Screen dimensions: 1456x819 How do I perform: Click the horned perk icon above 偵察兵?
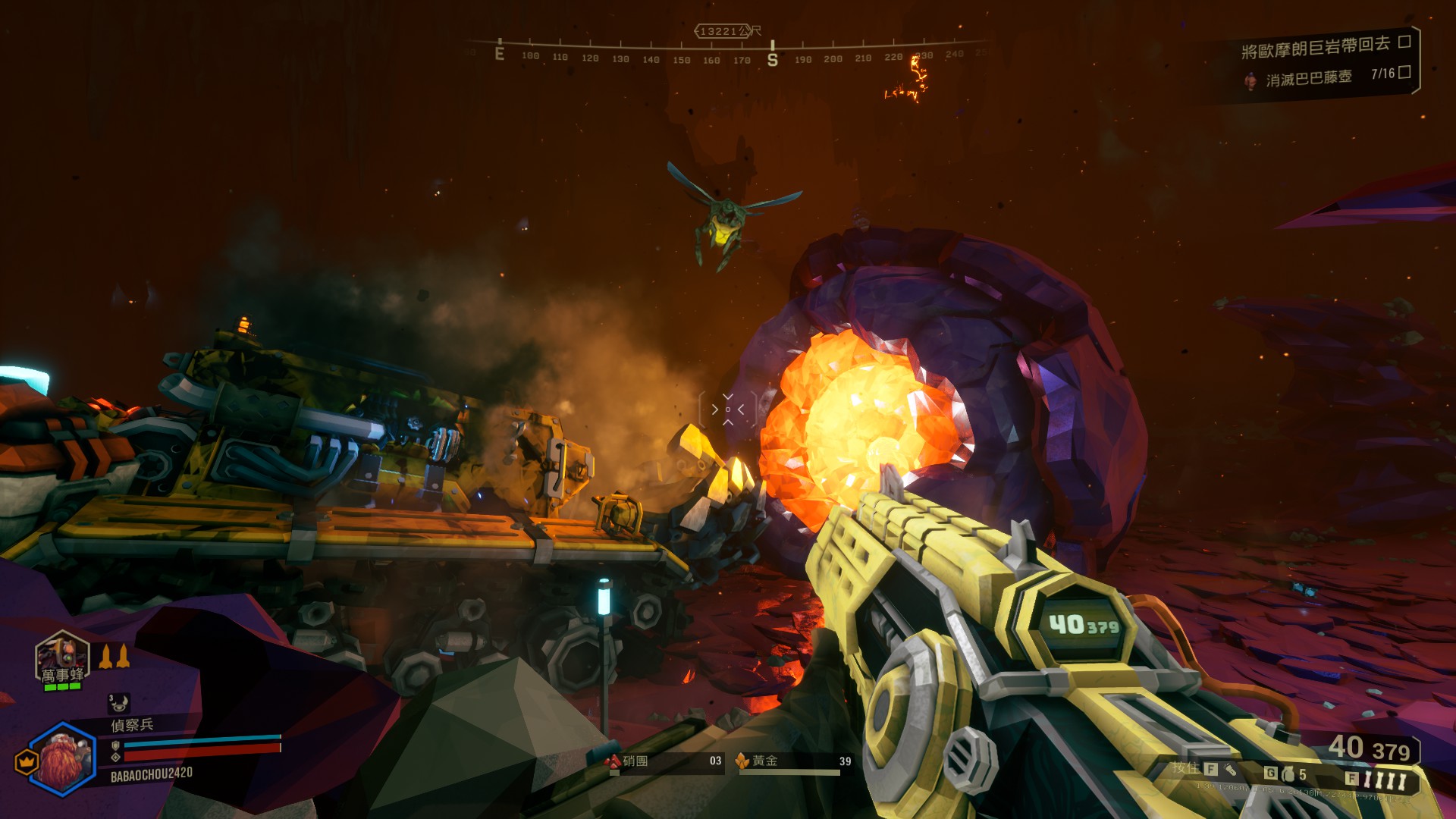[x=118, y=704]
